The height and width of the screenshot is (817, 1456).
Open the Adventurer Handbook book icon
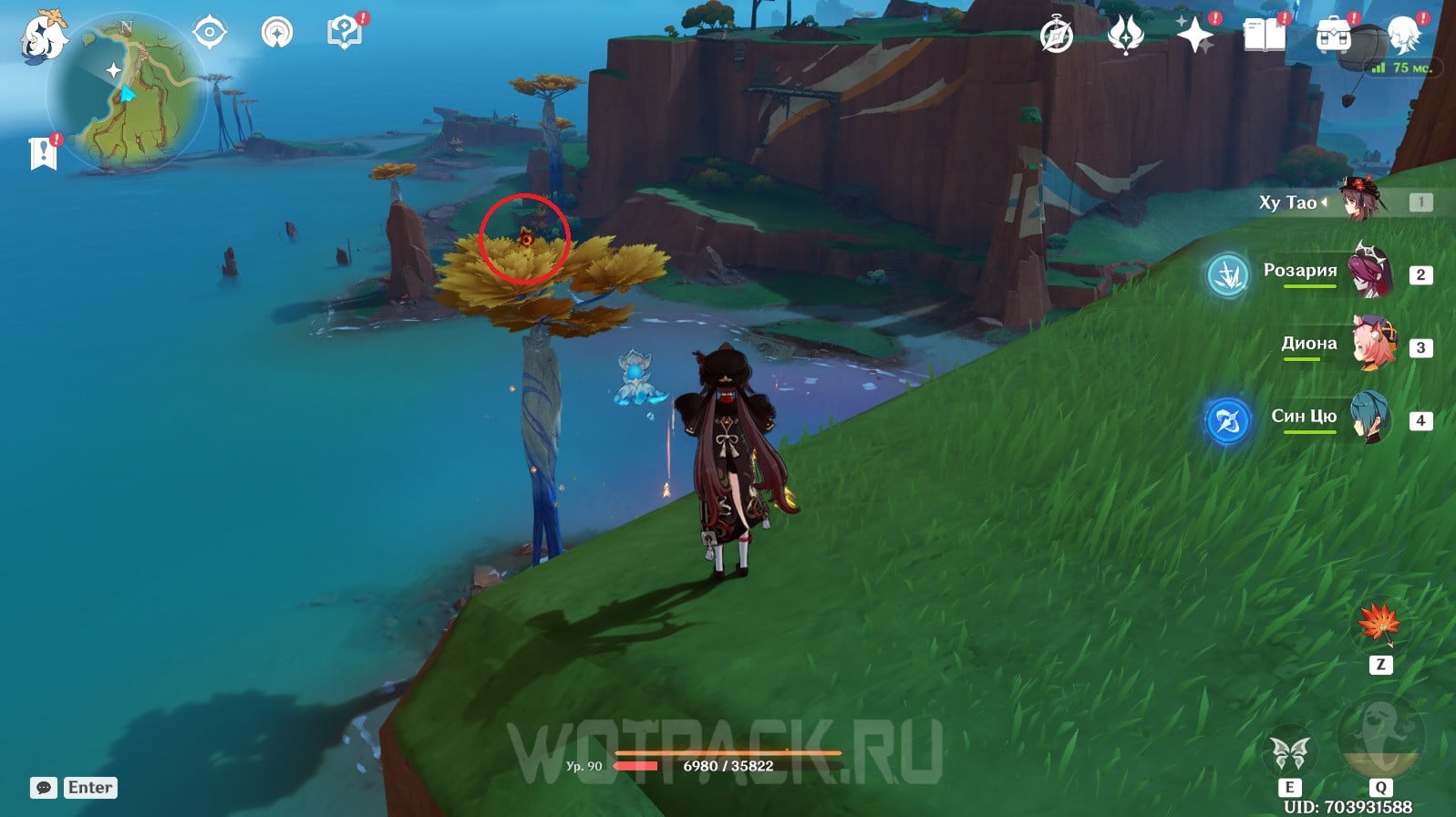1264,36
